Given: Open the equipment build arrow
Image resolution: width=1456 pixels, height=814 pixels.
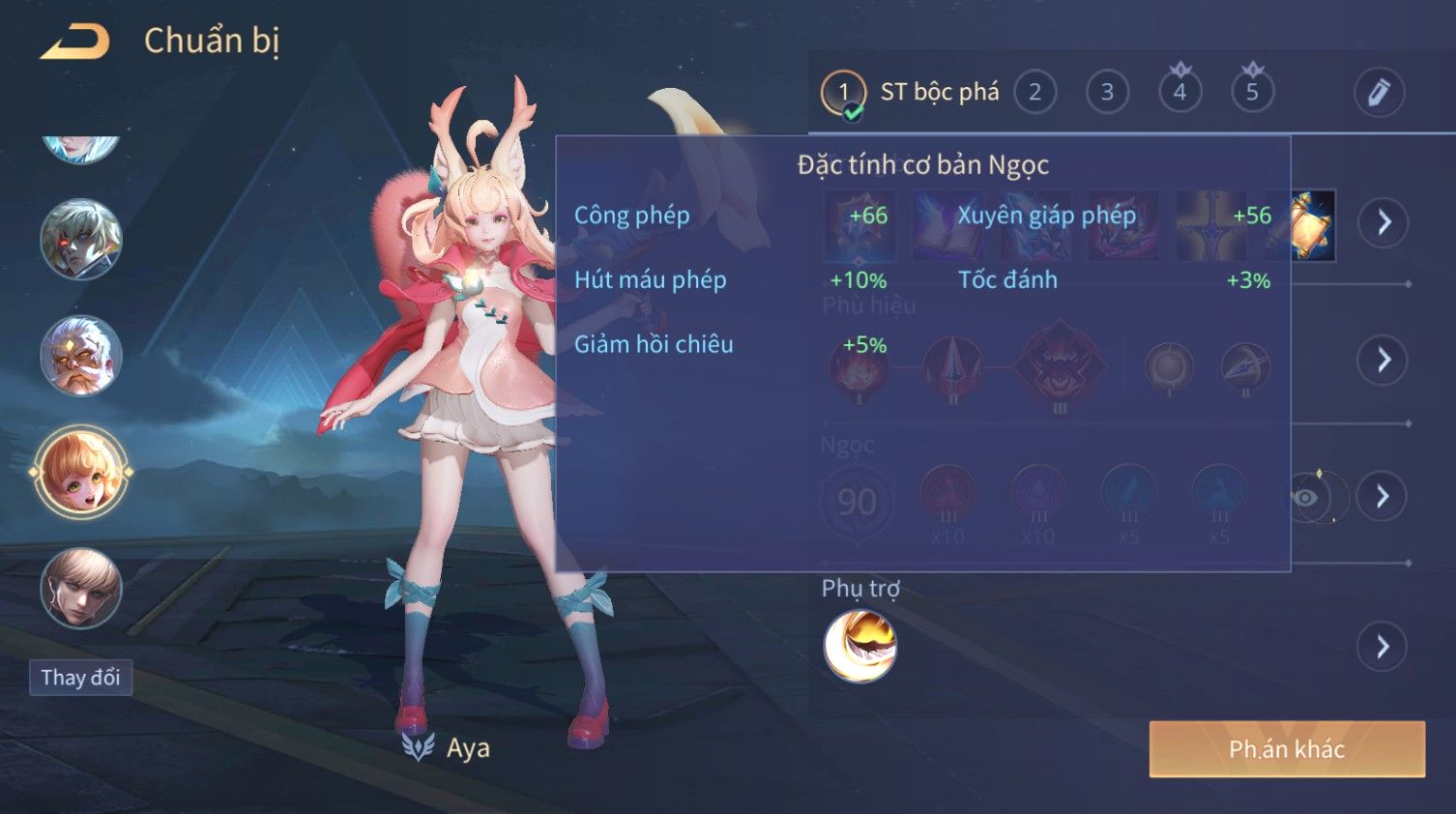Looking at the screenshot, I should (1383, 222).
